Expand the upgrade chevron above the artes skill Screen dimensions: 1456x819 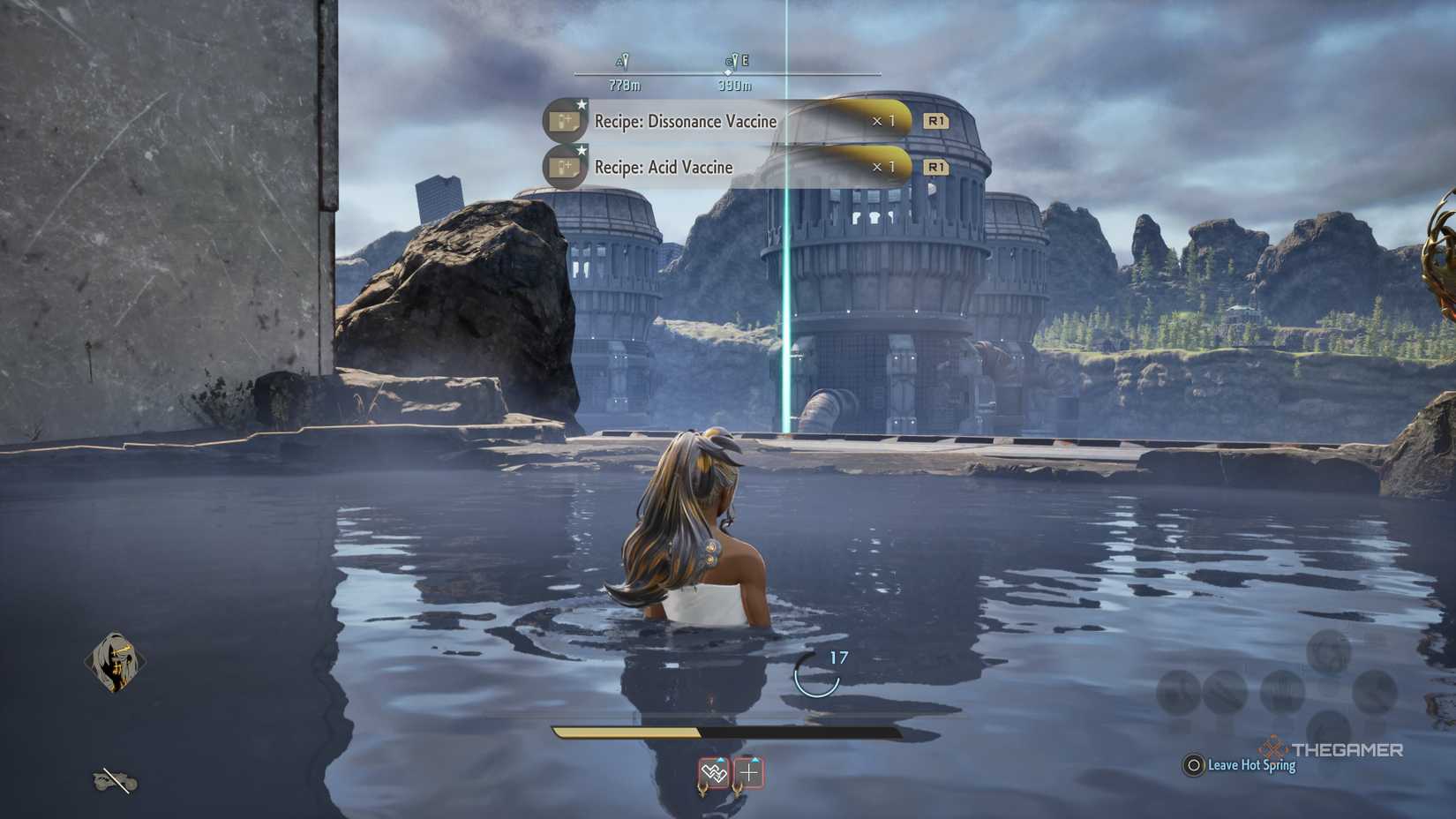coord(720,760)
